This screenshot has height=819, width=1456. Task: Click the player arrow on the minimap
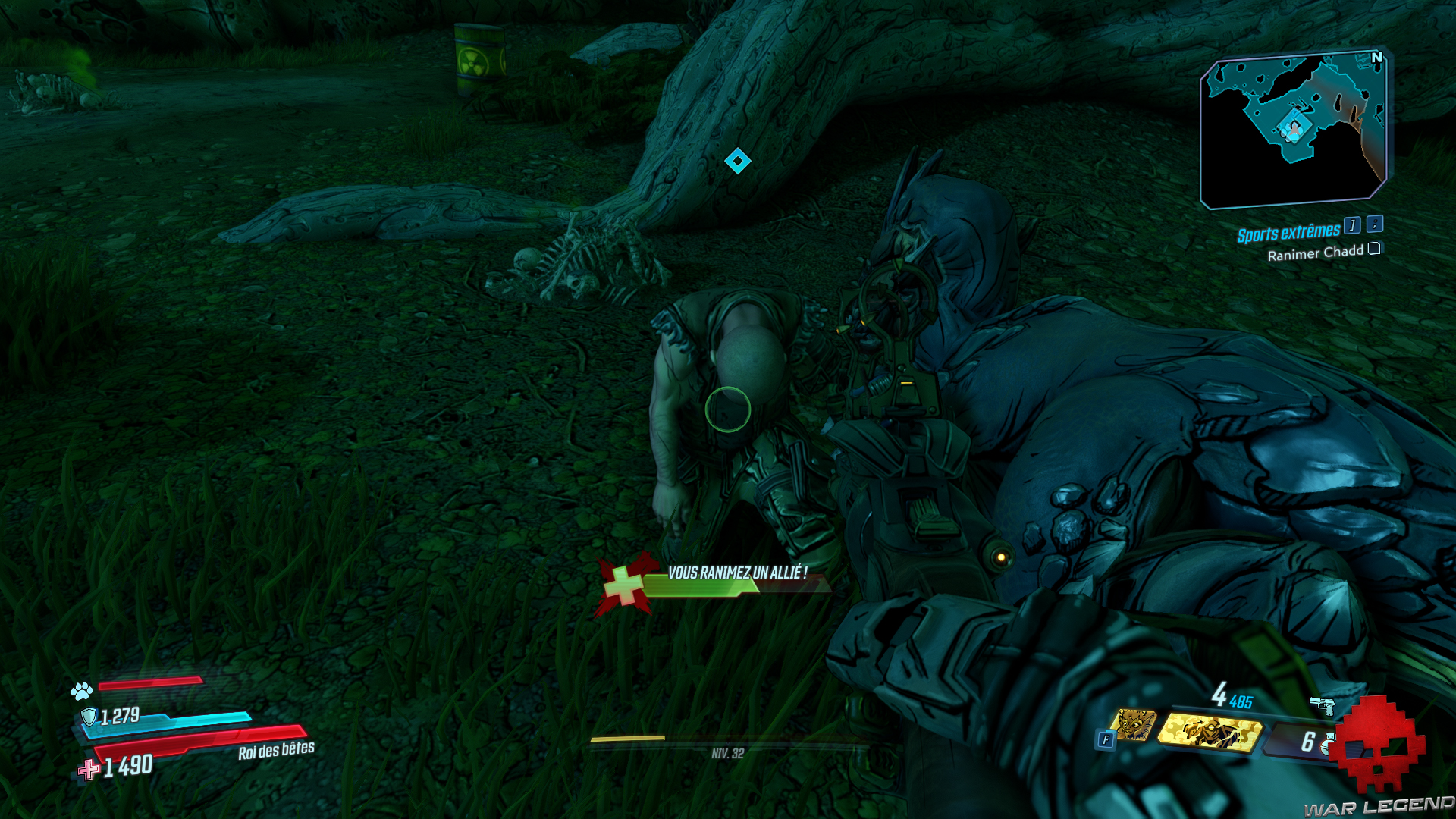(1294, 129)
